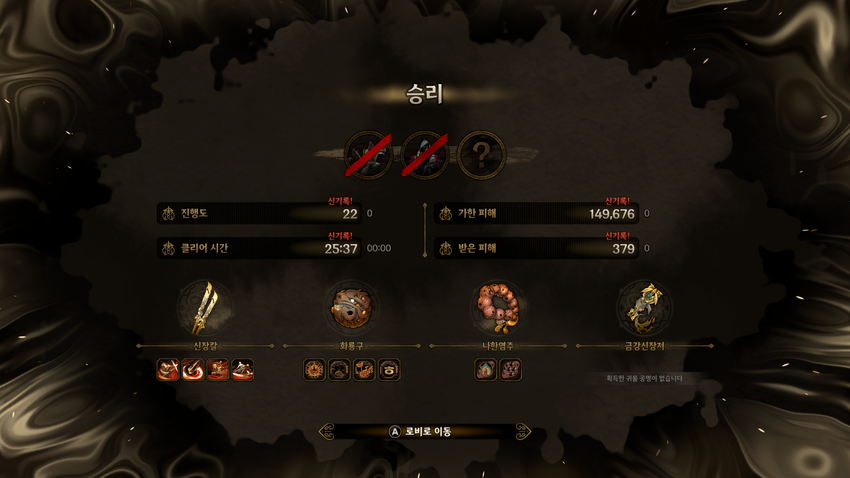
Task: Open the 진행도 progress record row
Action: [260, 213]
